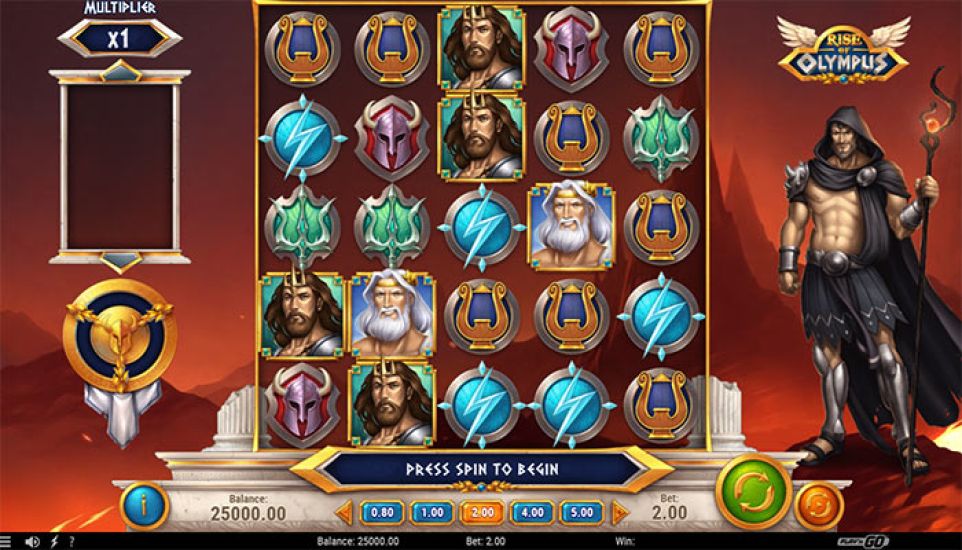Toggle sound with the speaker icon
Viewport: 962px width, 550px height.
[x=32, y=542]
